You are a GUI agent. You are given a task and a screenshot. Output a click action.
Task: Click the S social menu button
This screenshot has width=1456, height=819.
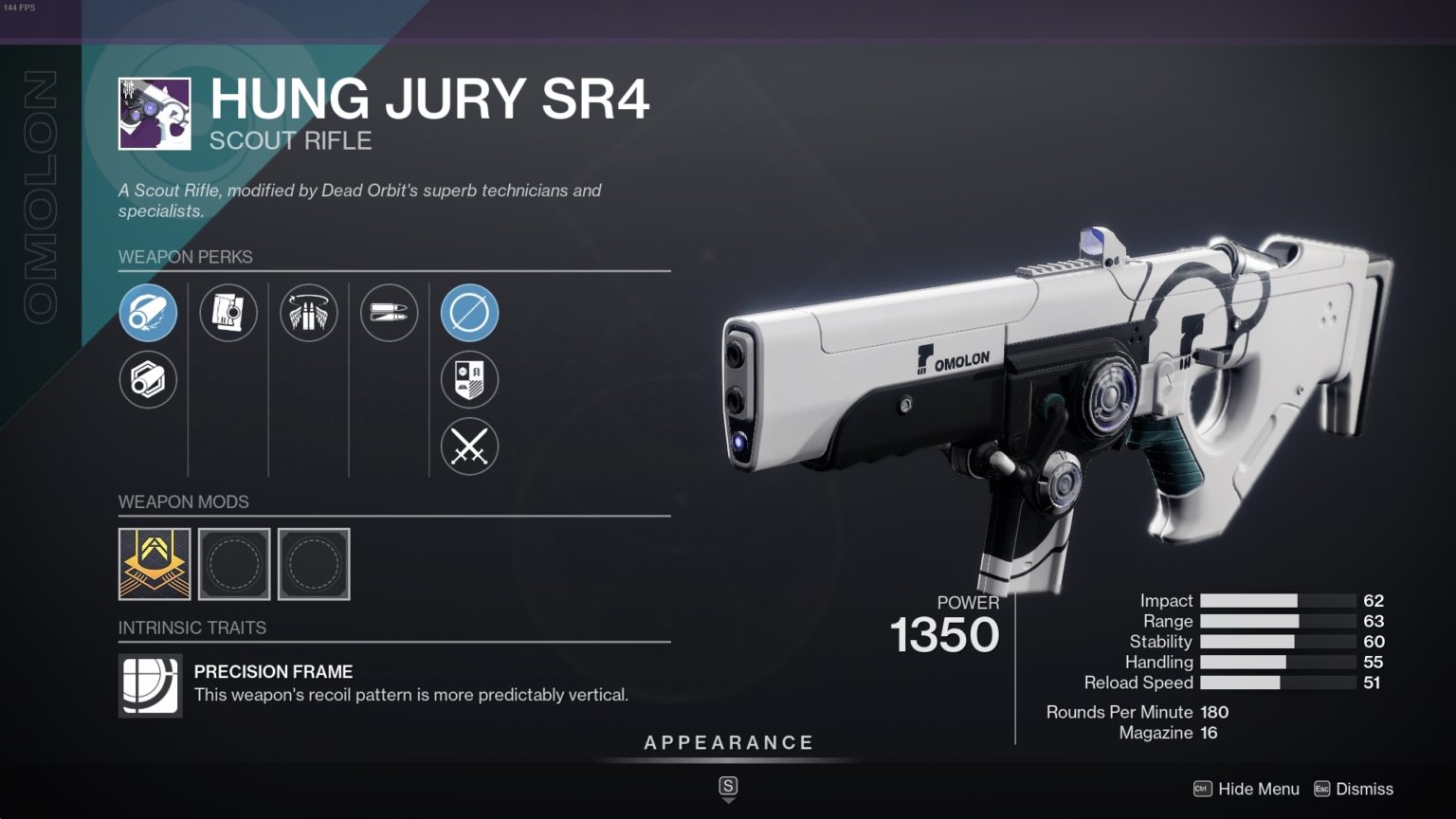point(727,787)
